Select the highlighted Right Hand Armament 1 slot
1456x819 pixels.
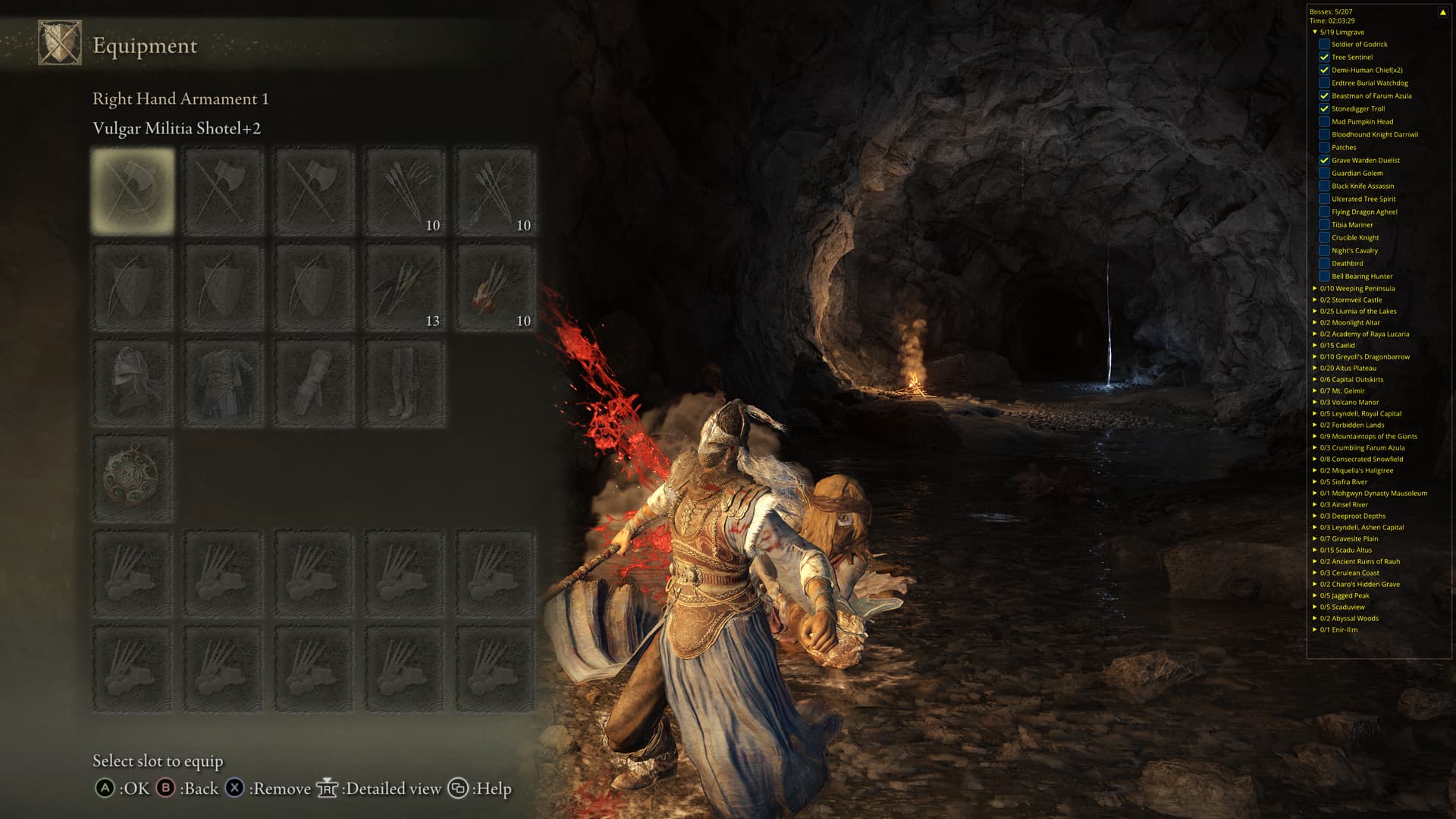point(133,191)
